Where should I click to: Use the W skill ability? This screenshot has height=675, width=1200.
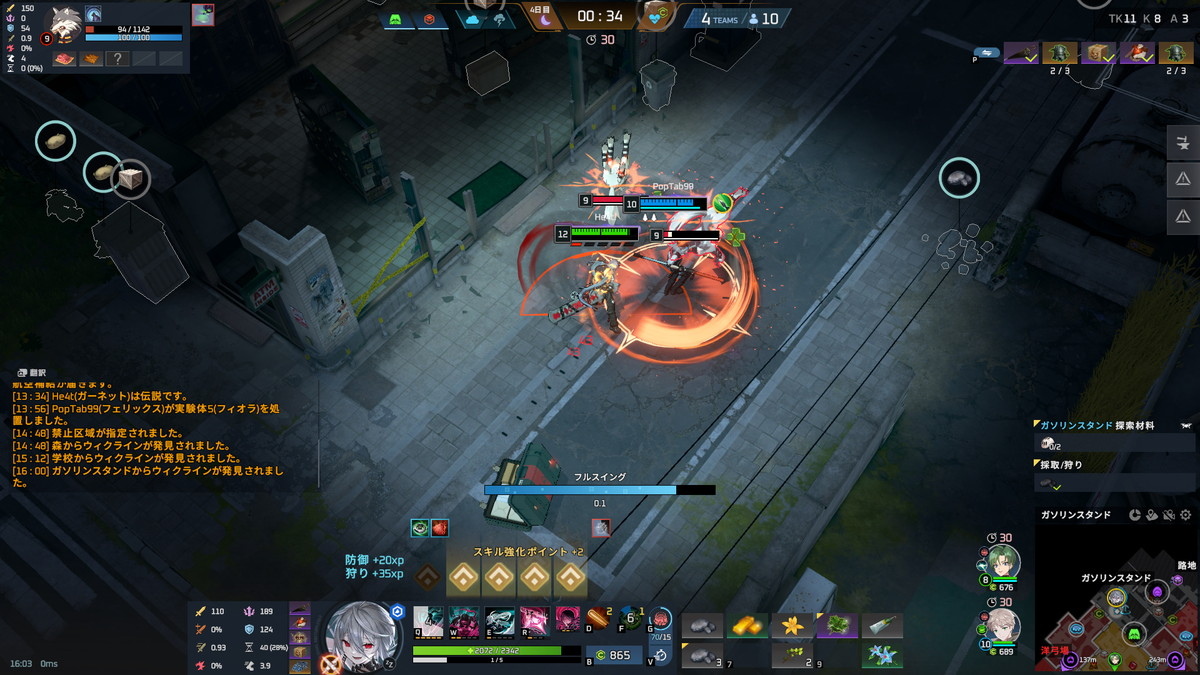pyautogui.click(x=464, y=621)
